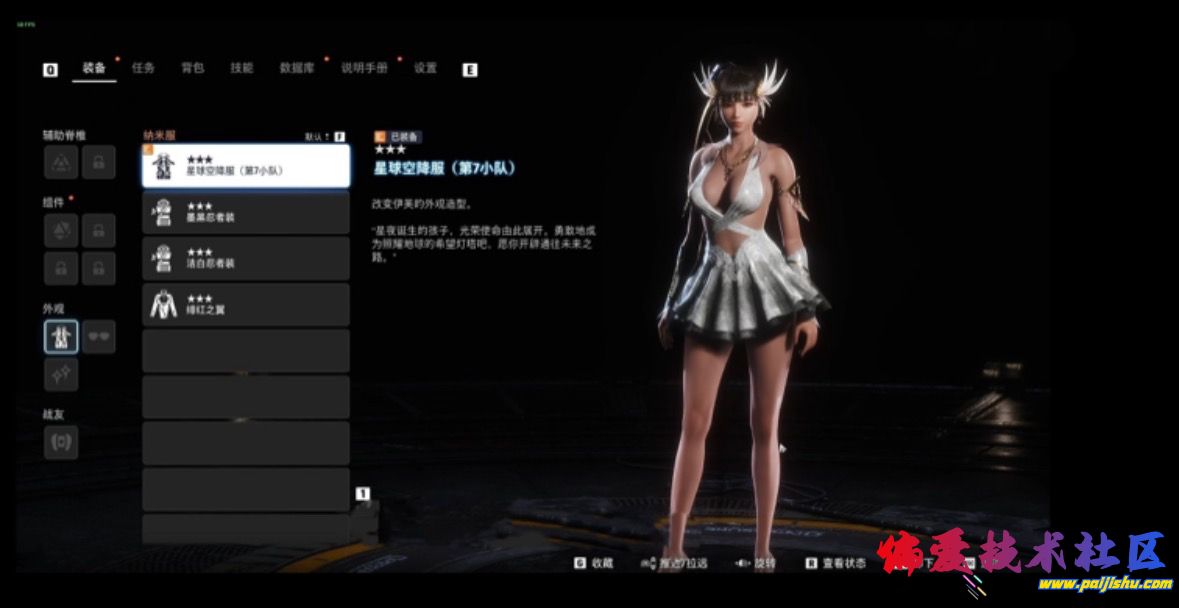Screen dimensions: 1179x608
Task: Switch to the 设置 (Settings) tab
Action: 426,68
